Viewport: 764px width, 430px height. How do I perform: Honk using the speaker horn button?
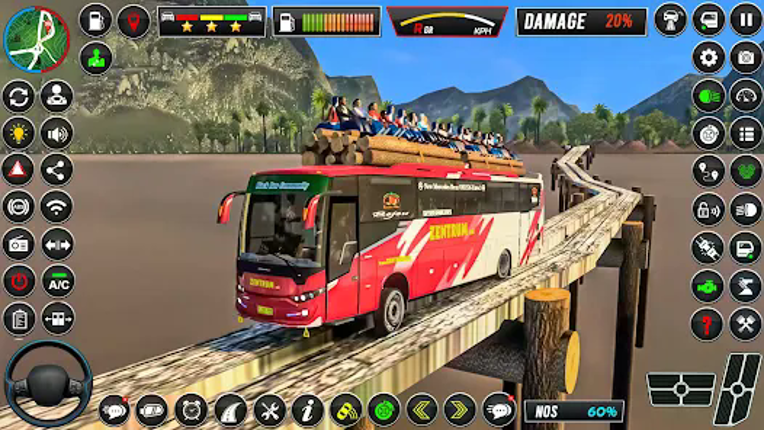[x=56, y=133]
